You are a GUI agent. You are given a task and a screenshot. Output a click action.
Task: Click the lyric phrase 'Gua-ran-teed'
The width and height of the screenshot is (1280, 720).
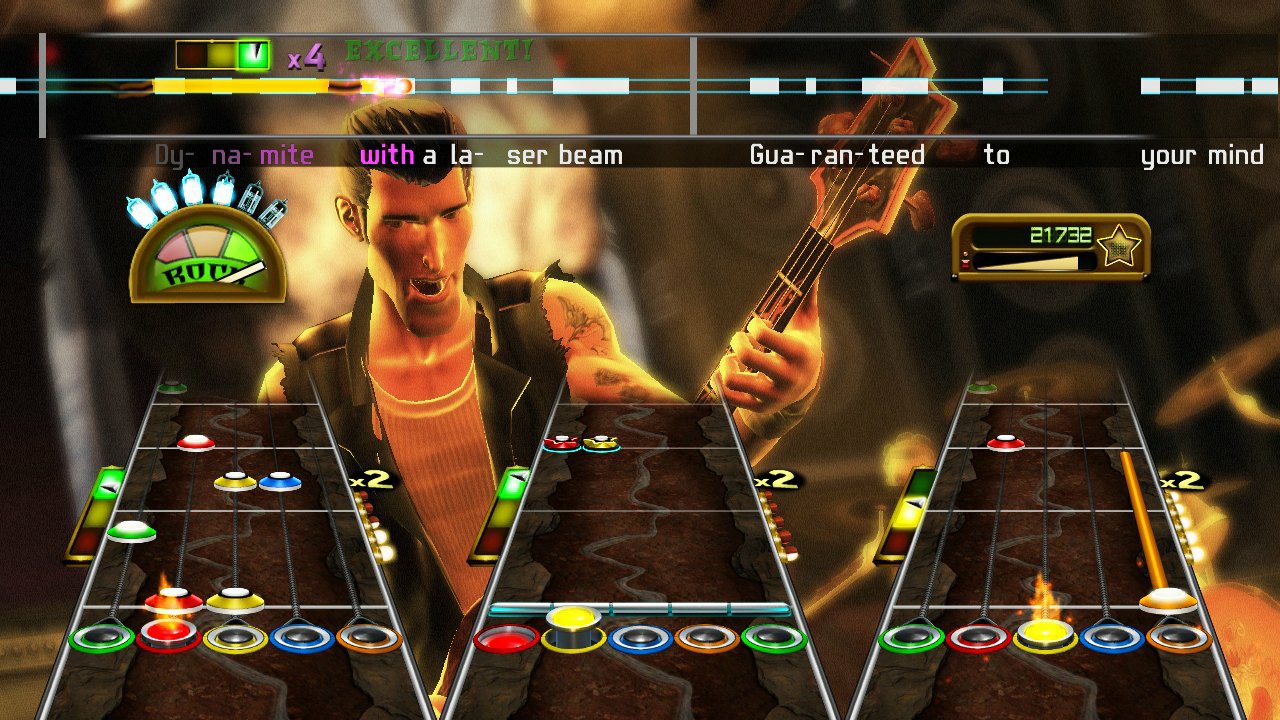pyautogui.click(x=837, y=155)
